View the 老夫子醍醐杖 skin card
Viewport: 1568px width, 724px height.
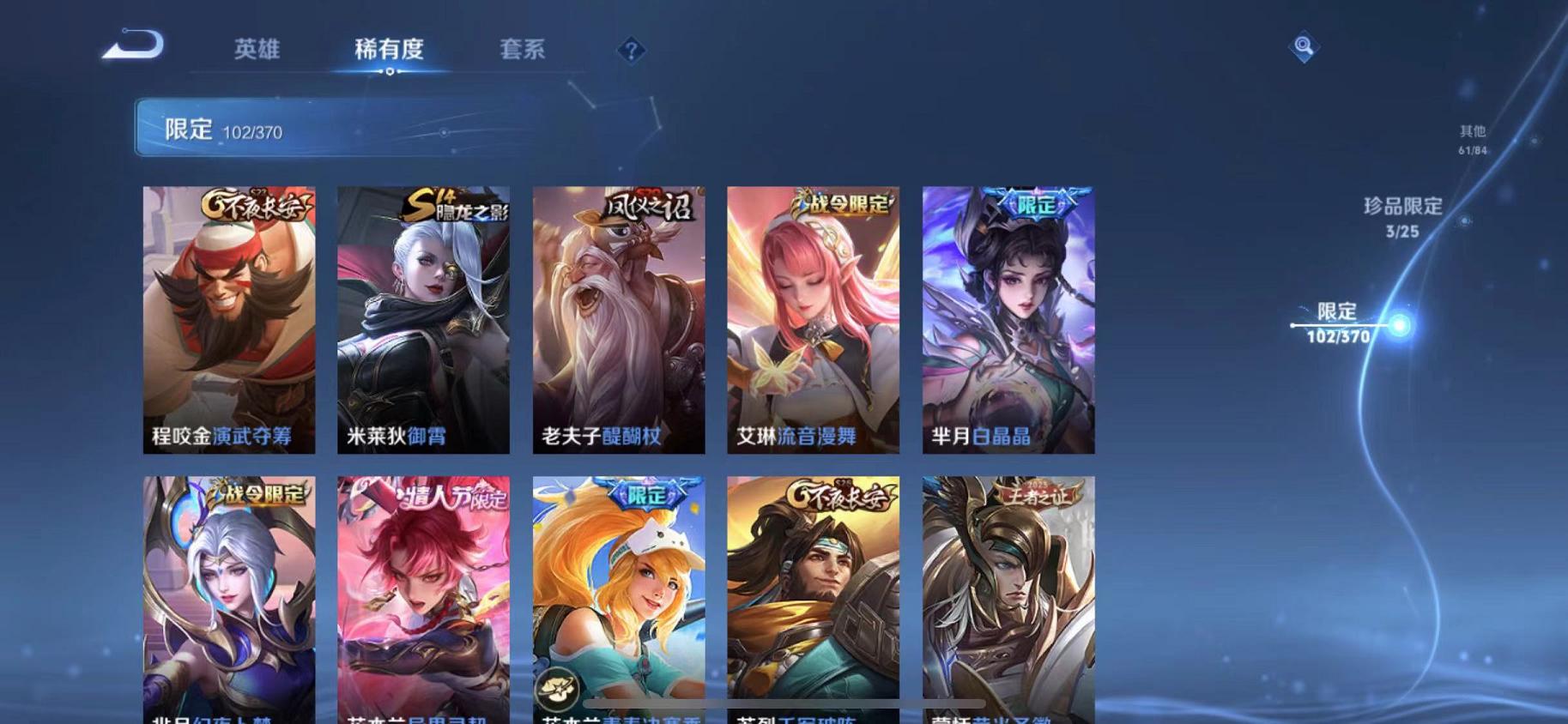(x=620, y=317)
